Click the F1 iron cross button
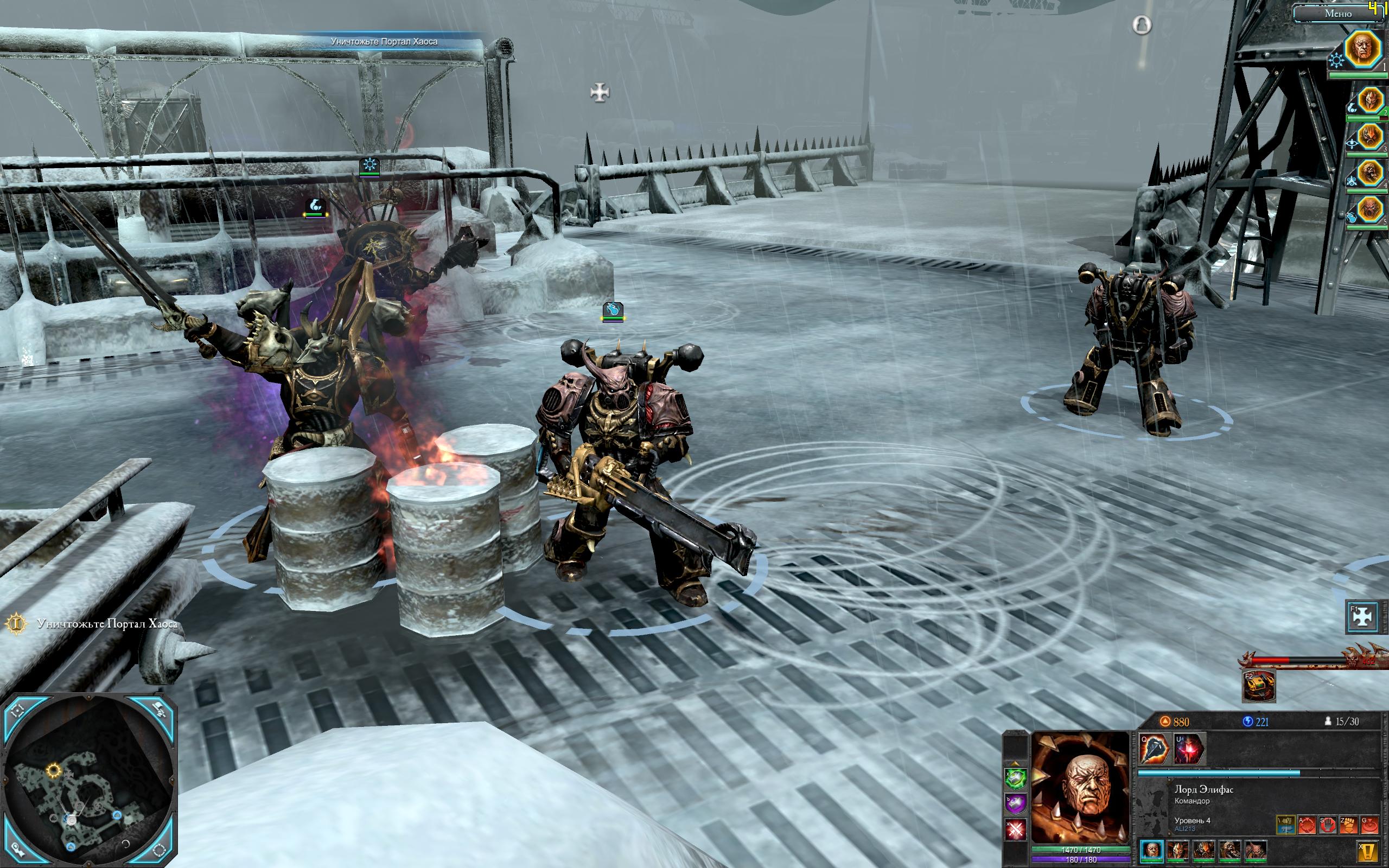Viewport: 1389px width, 868px height. click(1362, 616)
